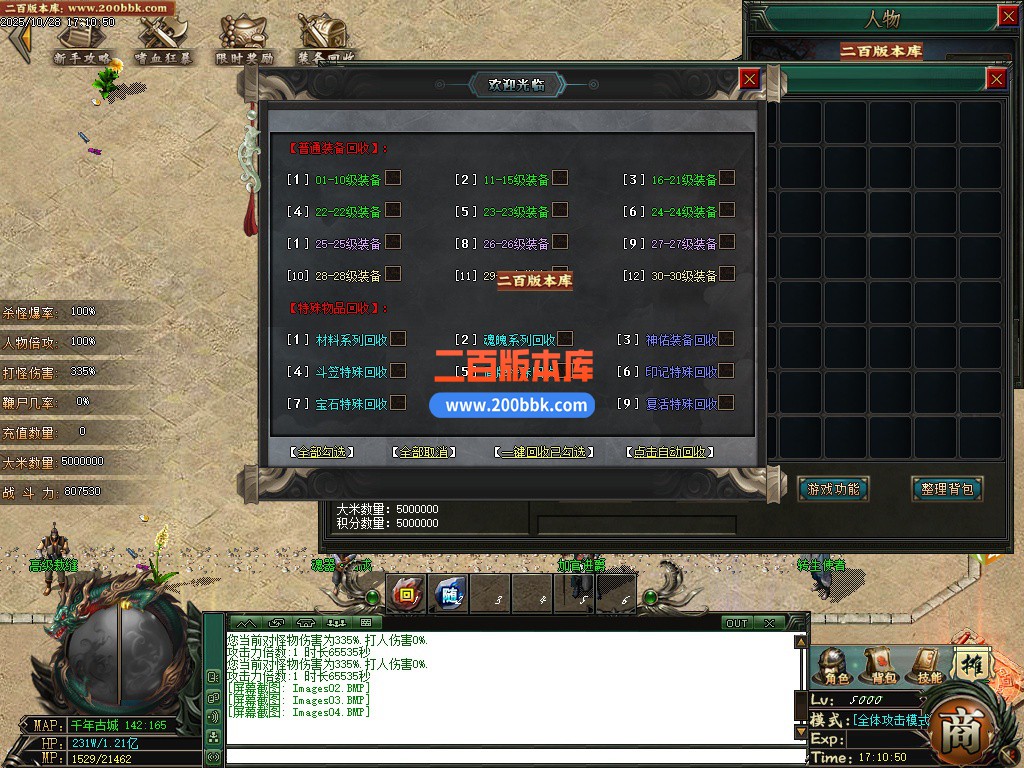Viewport: 1024px width, 768px height.
Task: Click the chat text input box
Action: [508, 757]
